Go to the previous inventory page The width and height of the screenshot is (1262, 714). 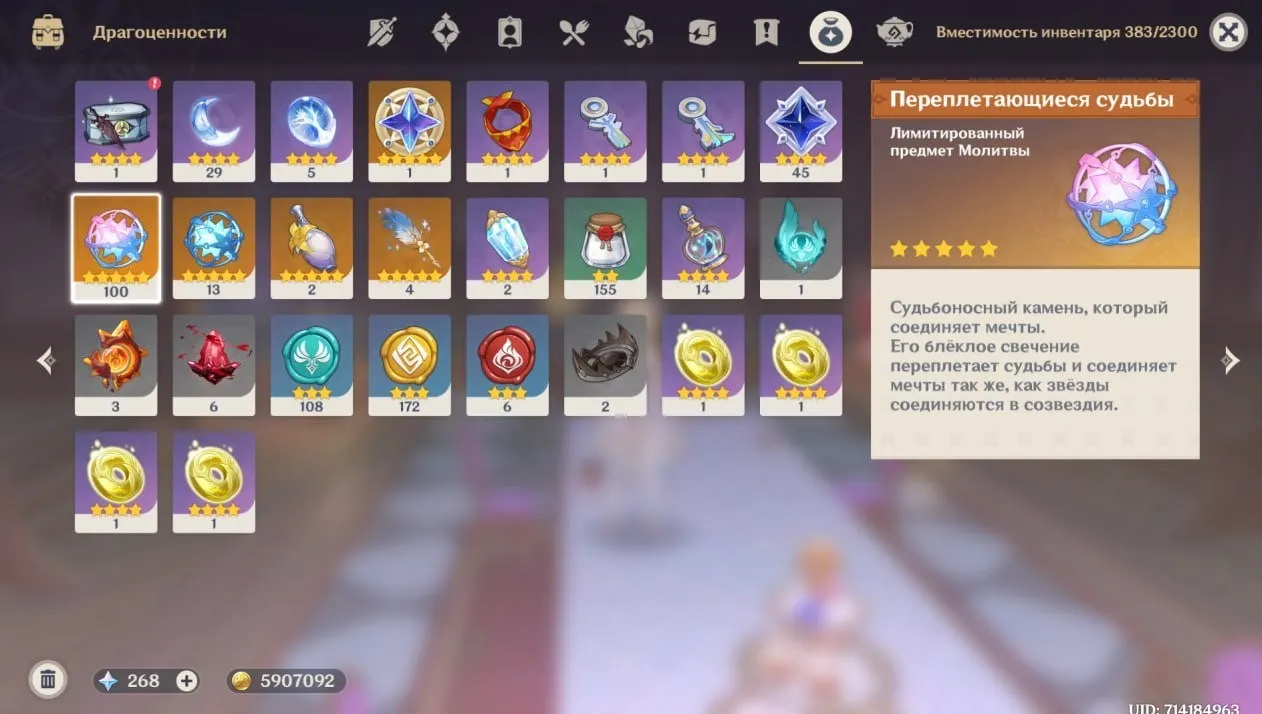point(45,361)
